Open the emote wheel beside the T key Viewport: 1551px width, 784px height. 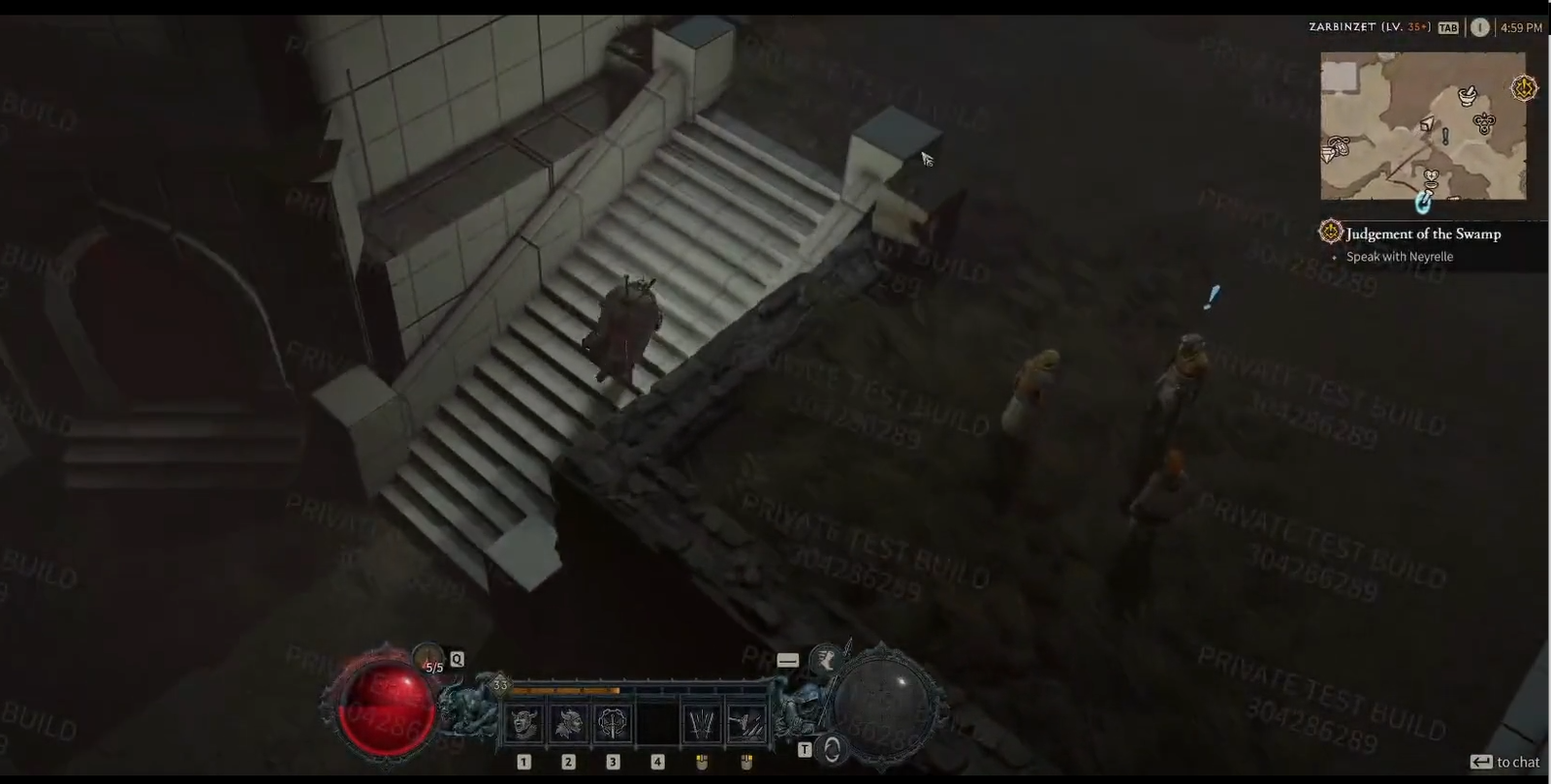831,747
